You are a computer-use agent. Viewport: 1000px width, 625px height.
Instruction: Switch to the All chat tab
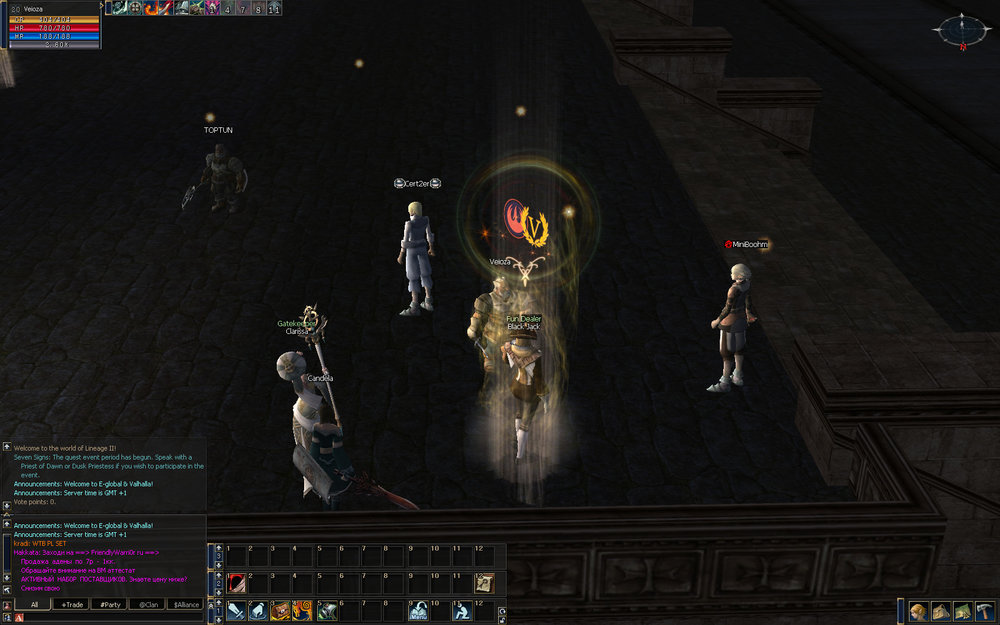pyautogui.click(x=33, y=604)
